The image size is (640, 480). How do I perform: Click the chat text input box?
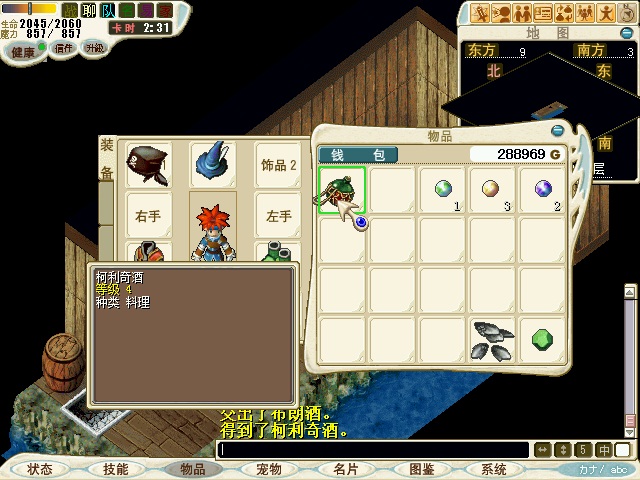coord(375,450)
